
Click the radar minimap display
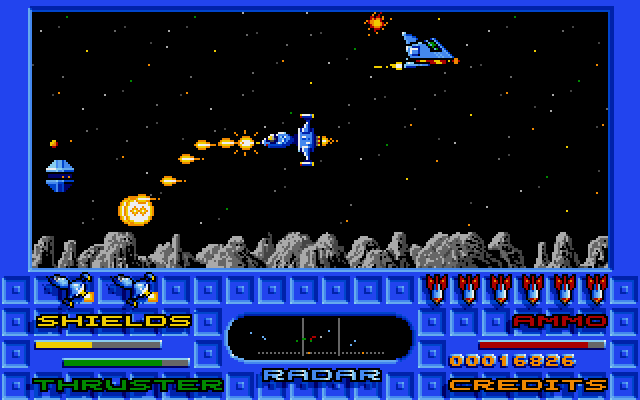point(320,338)
